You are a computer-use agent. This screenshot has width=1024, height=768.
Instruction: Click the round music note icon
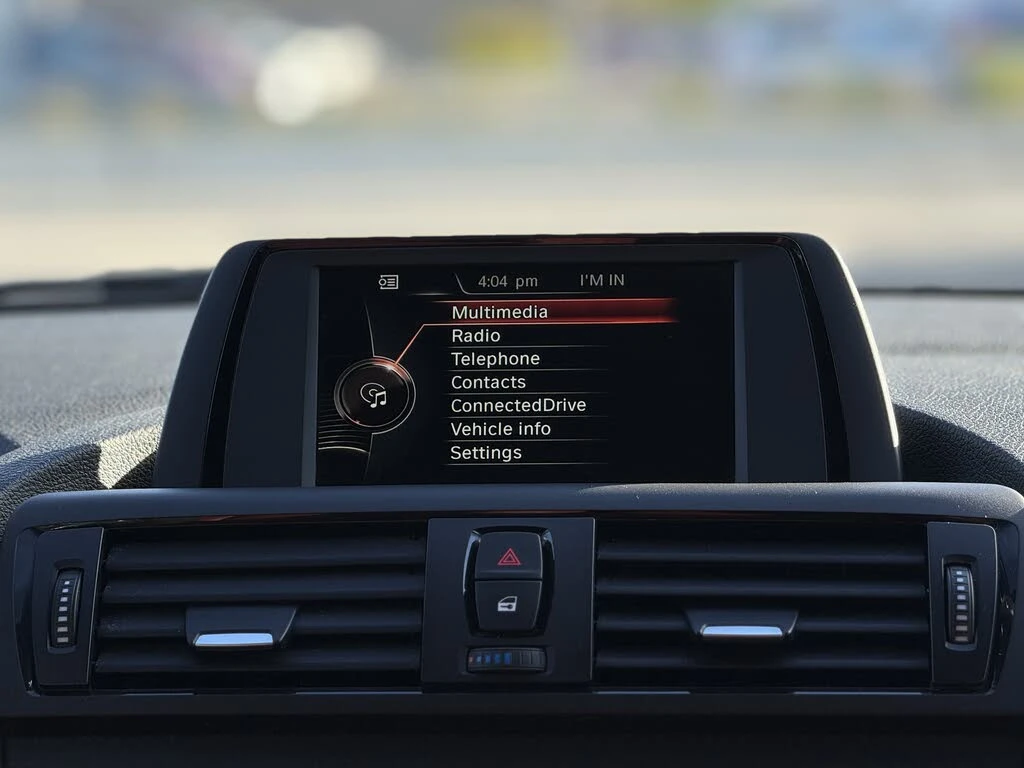(x=374, y=396)
